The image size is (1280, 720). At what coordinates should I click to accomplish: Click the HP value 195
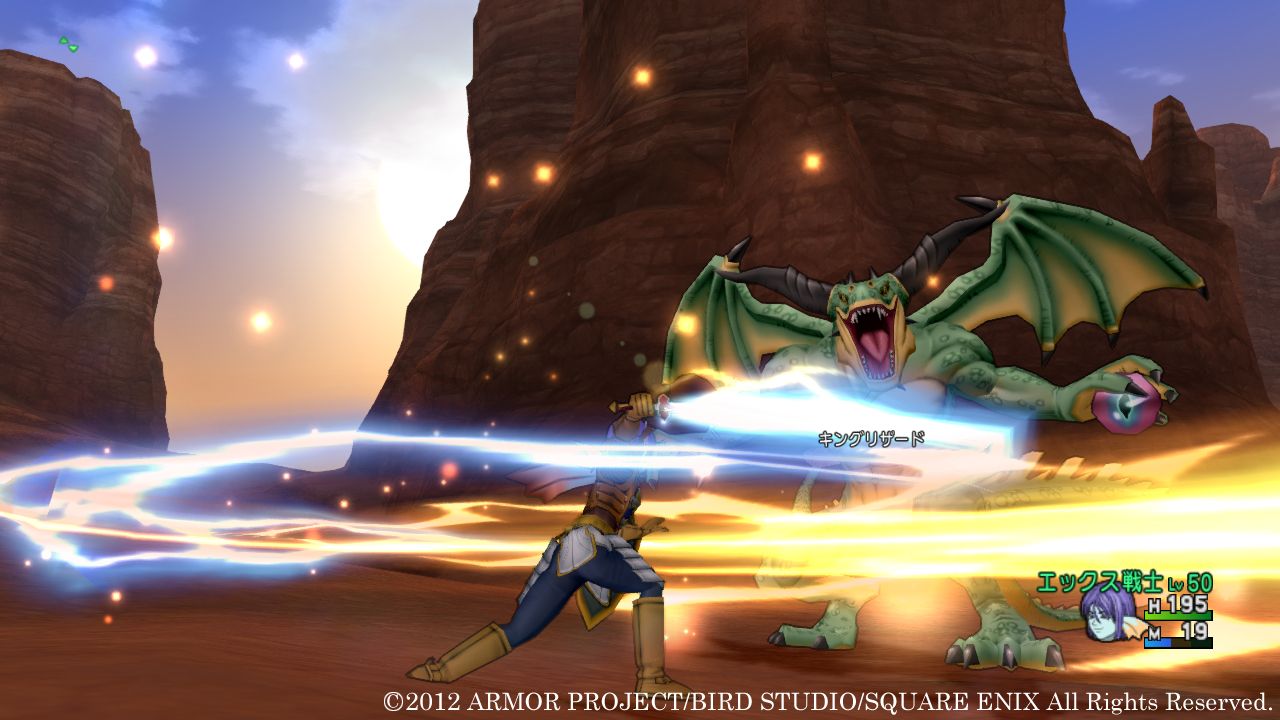pos(1186,604)
